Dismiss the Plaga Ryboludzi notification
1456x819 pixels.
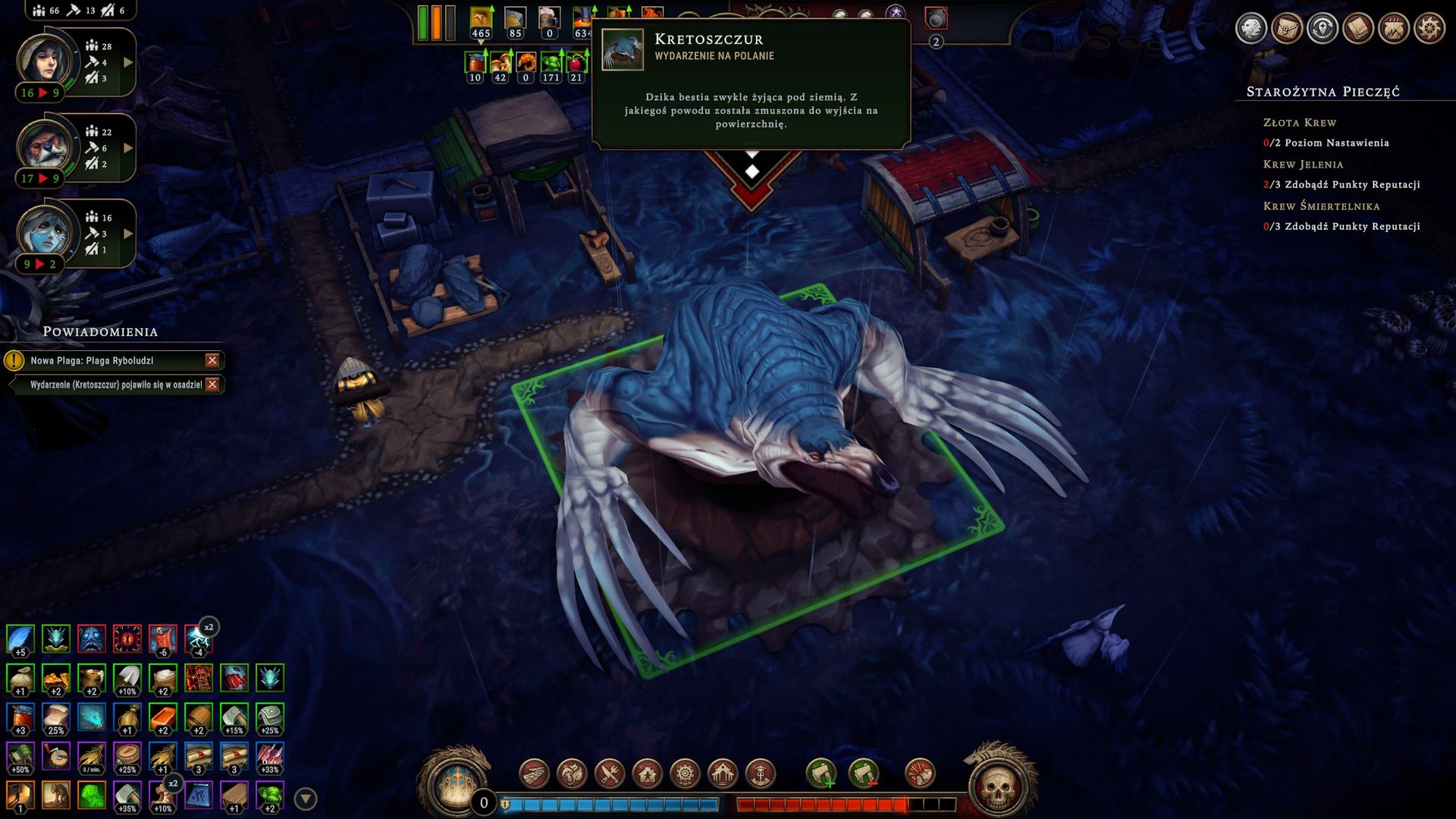click(x=212, y=361)
